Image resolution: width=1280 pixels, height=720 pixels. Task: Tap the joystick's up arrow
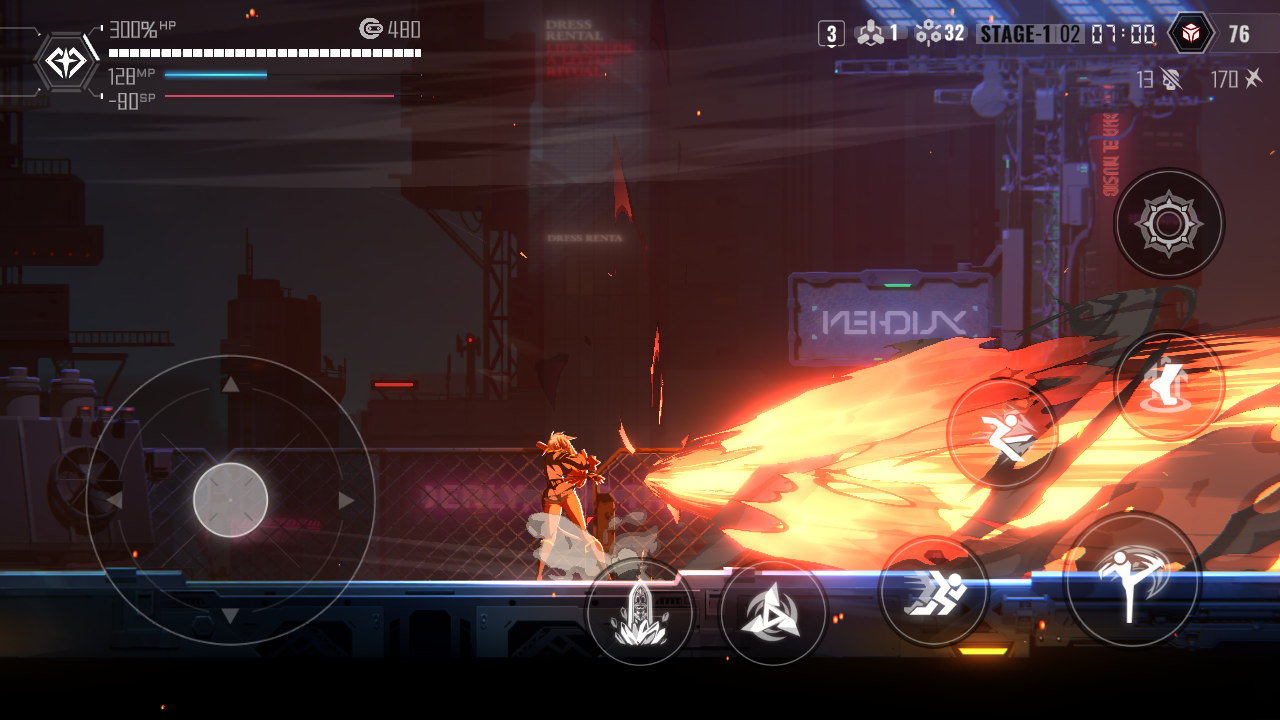[x=230, y=385]
